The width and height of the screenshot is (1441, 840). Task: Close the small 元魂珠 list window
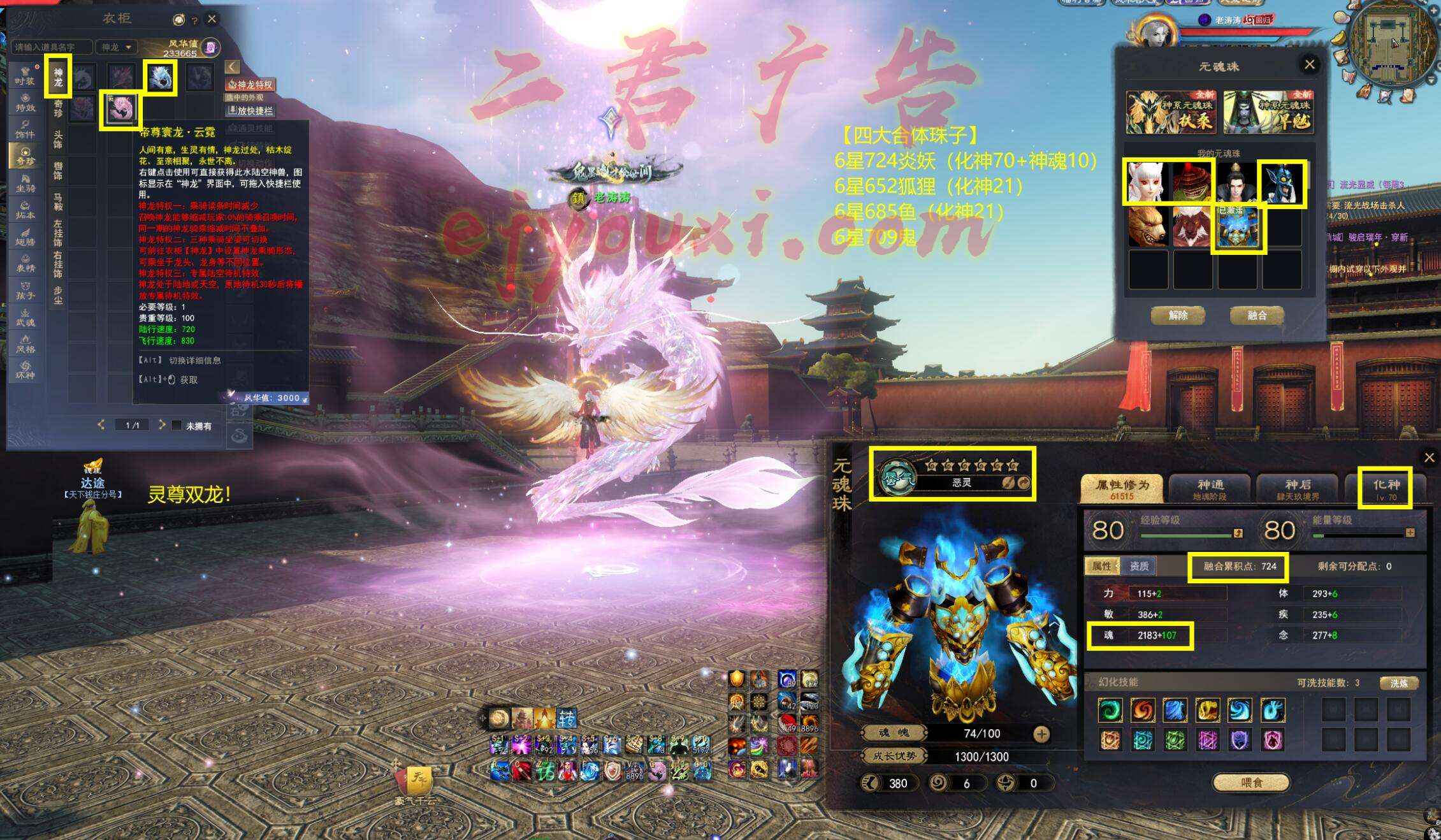point(1309,64)
